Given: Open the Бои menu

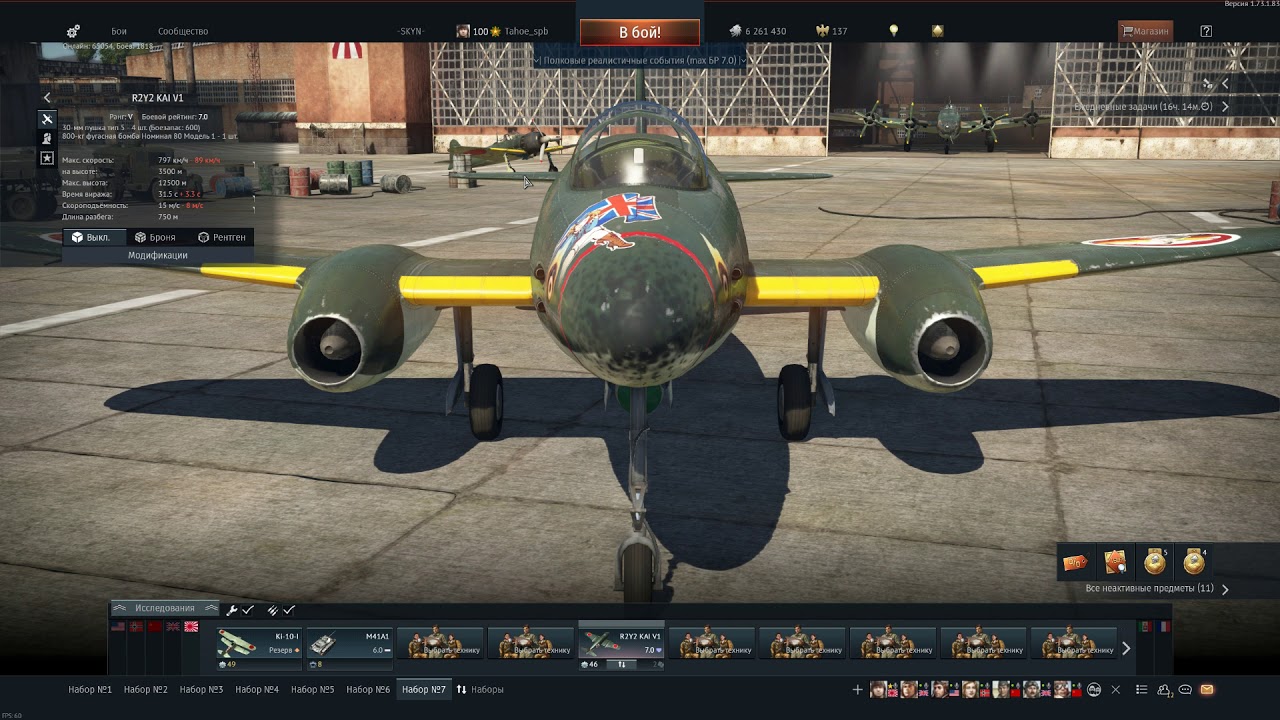Looking at the screenshot, I should tap(119, 32).
